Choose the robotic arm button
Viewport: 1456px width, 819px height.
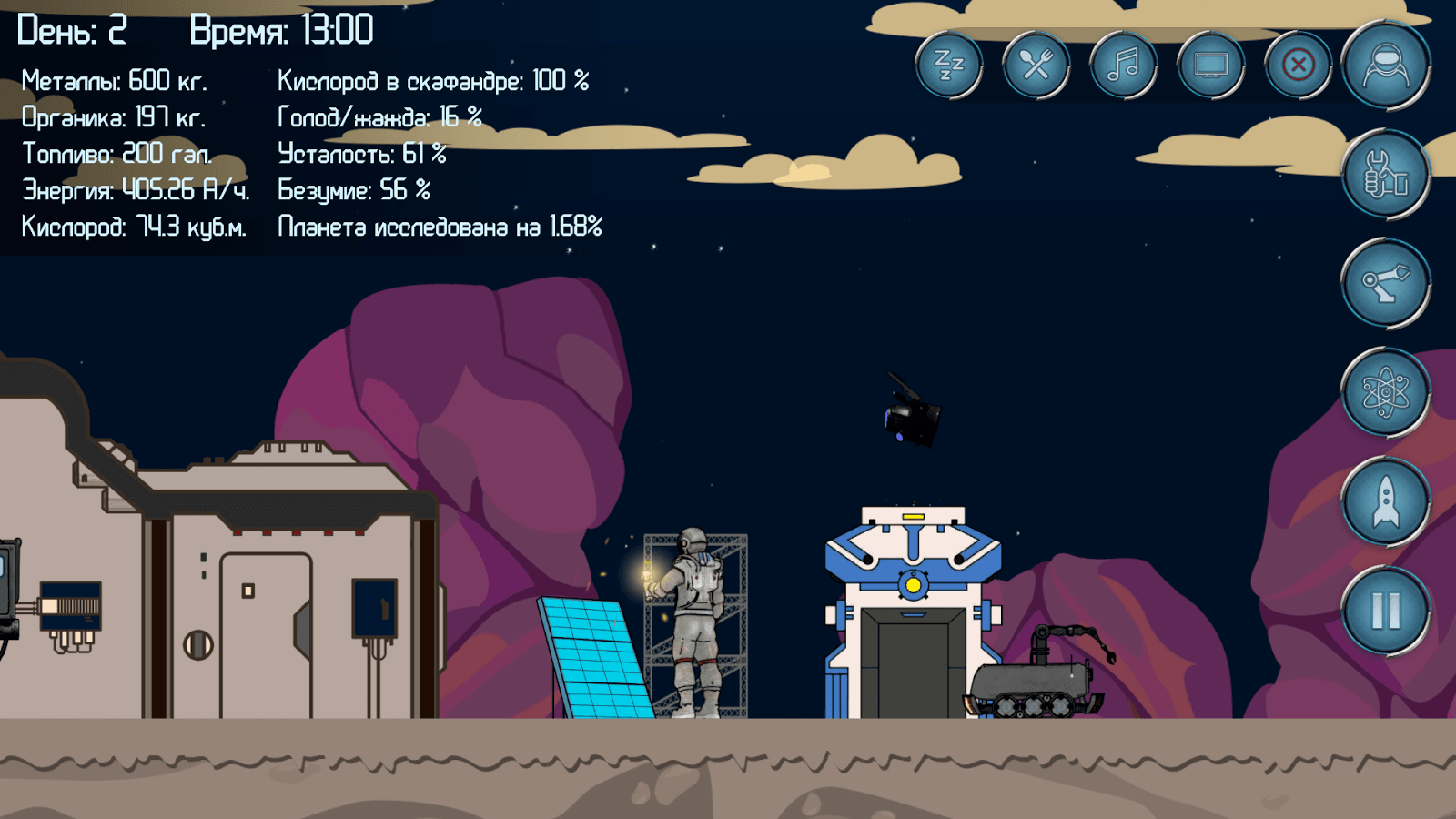1385,284
